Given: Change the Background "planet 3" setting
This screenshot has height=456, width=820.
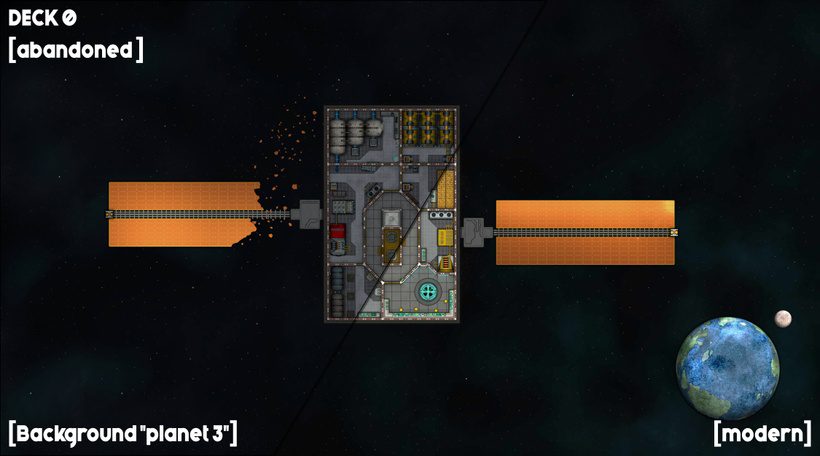Looking at the screenshot, I should [122, 433].
